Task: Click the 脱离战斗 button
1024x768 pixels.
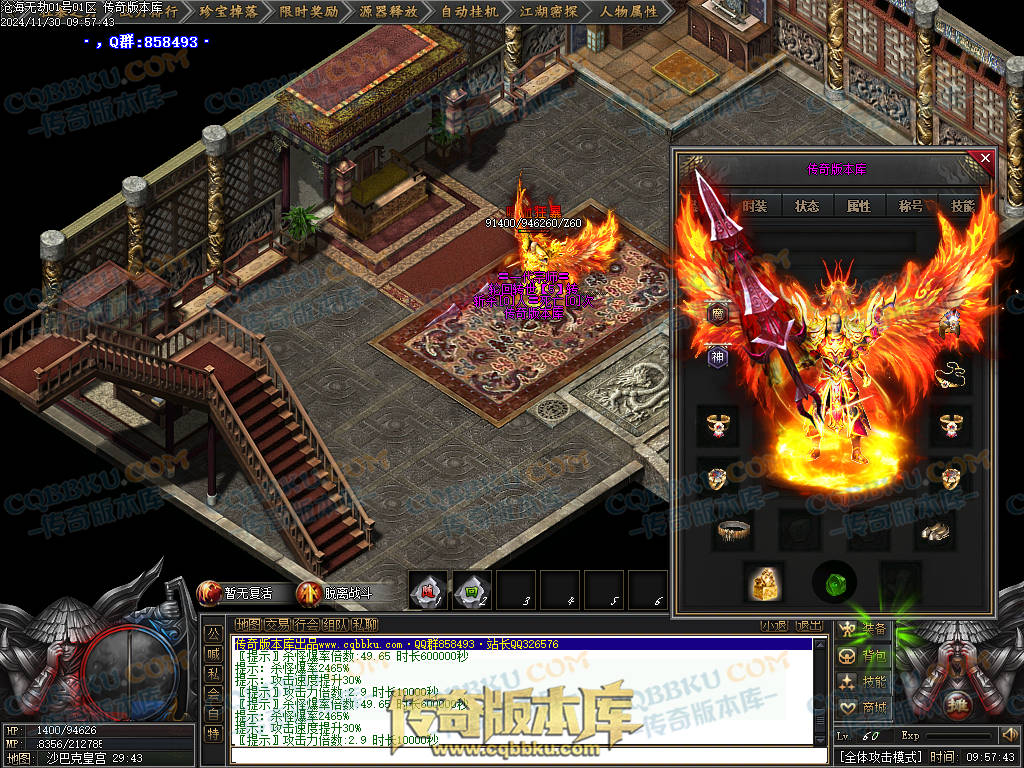Action: (x=337, y=593)
